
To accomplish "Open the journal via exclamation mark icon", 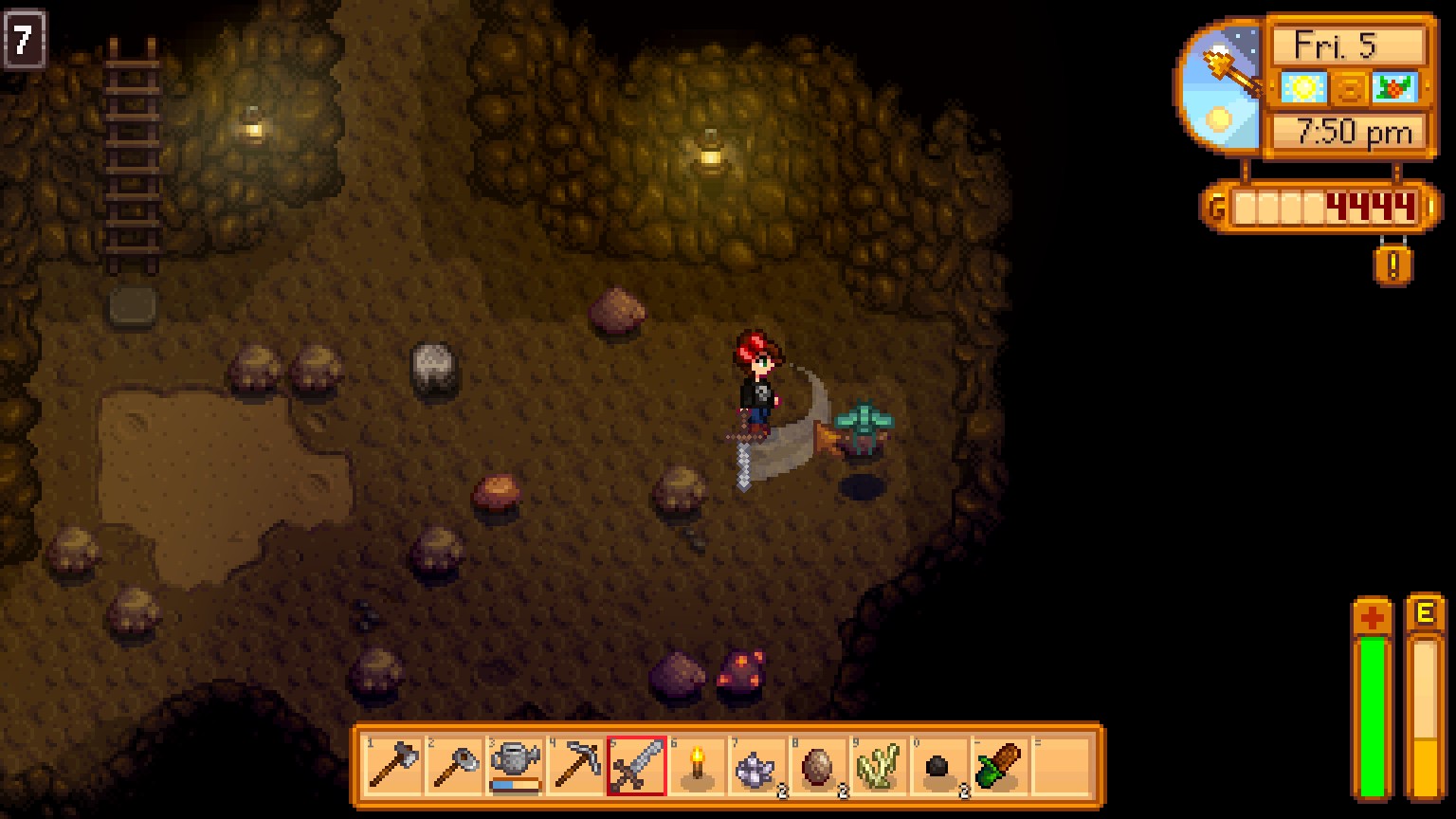I will (x=1392, y=264).
